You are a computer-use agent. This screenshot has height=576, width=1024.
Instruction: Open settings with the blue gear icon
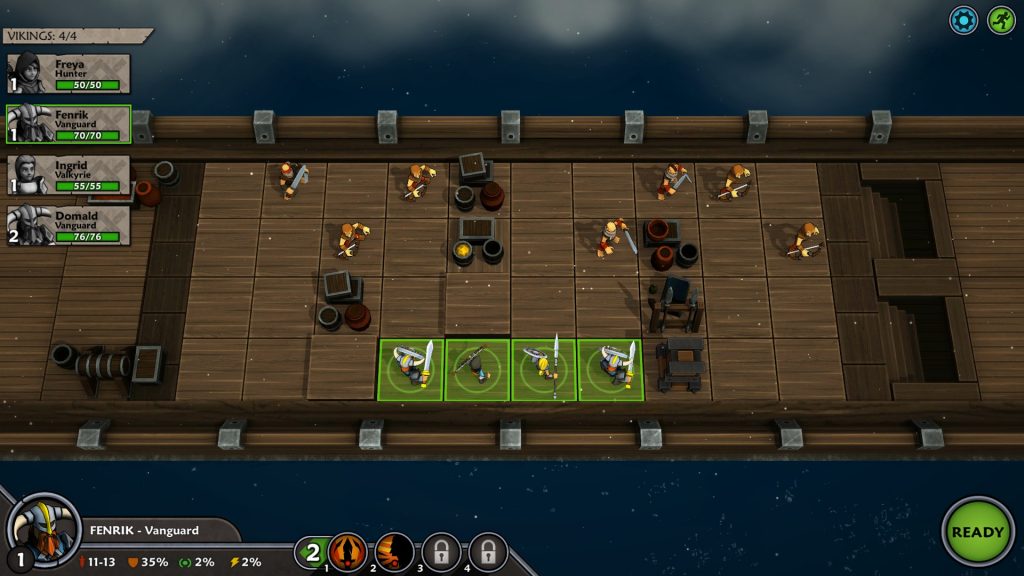[x=964, y=20]
